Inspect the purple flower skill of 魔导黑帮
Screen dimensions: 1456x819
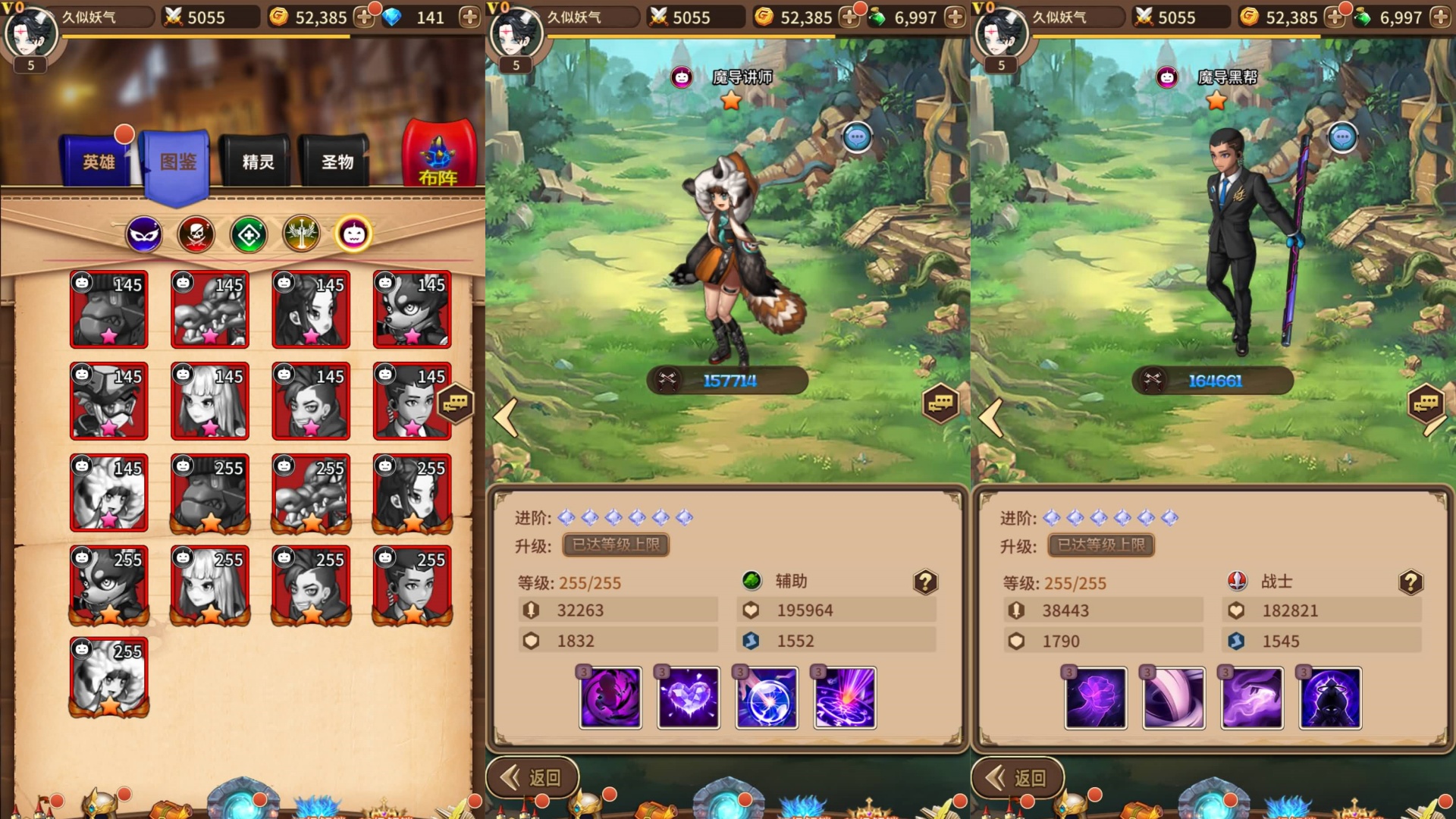tap(1096, 698)
